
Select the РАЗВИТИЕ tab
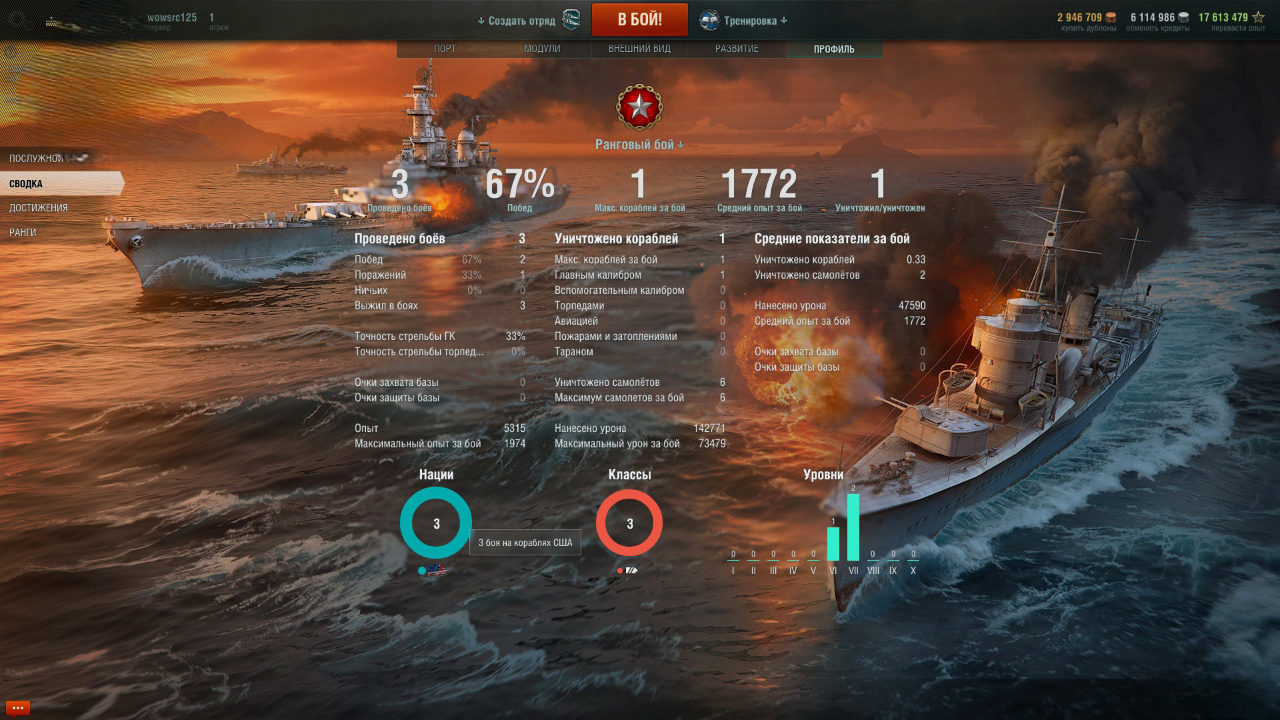[737, 49]
